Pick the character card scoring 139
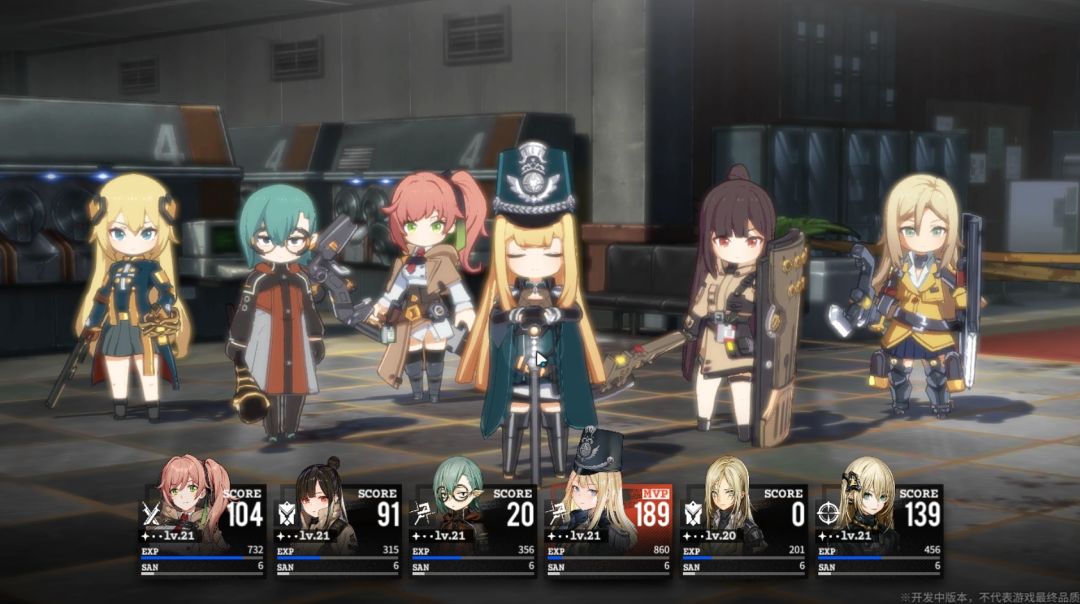 pos(878,530)
